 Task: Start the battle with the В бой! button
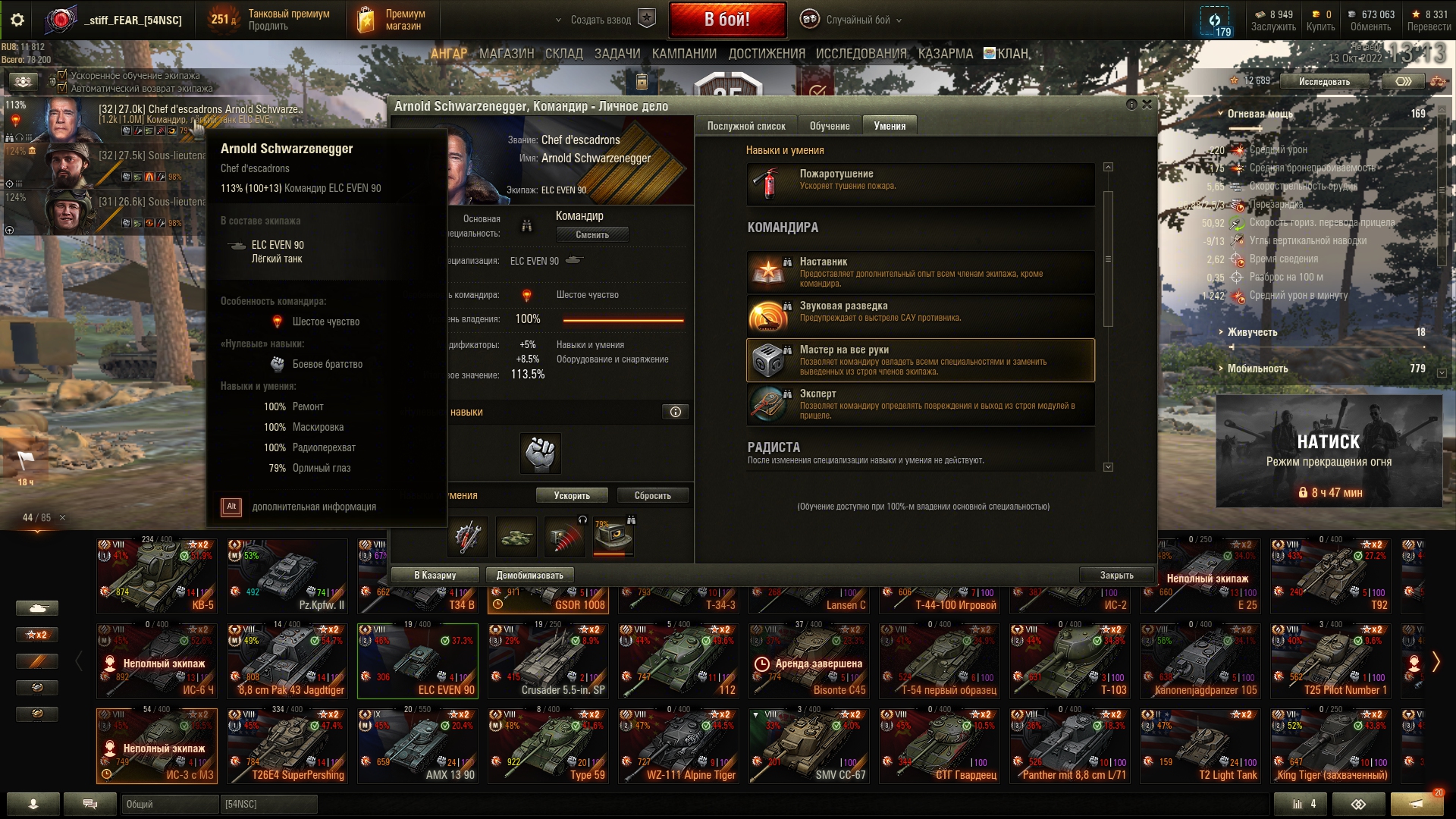(x=726, y=20)
